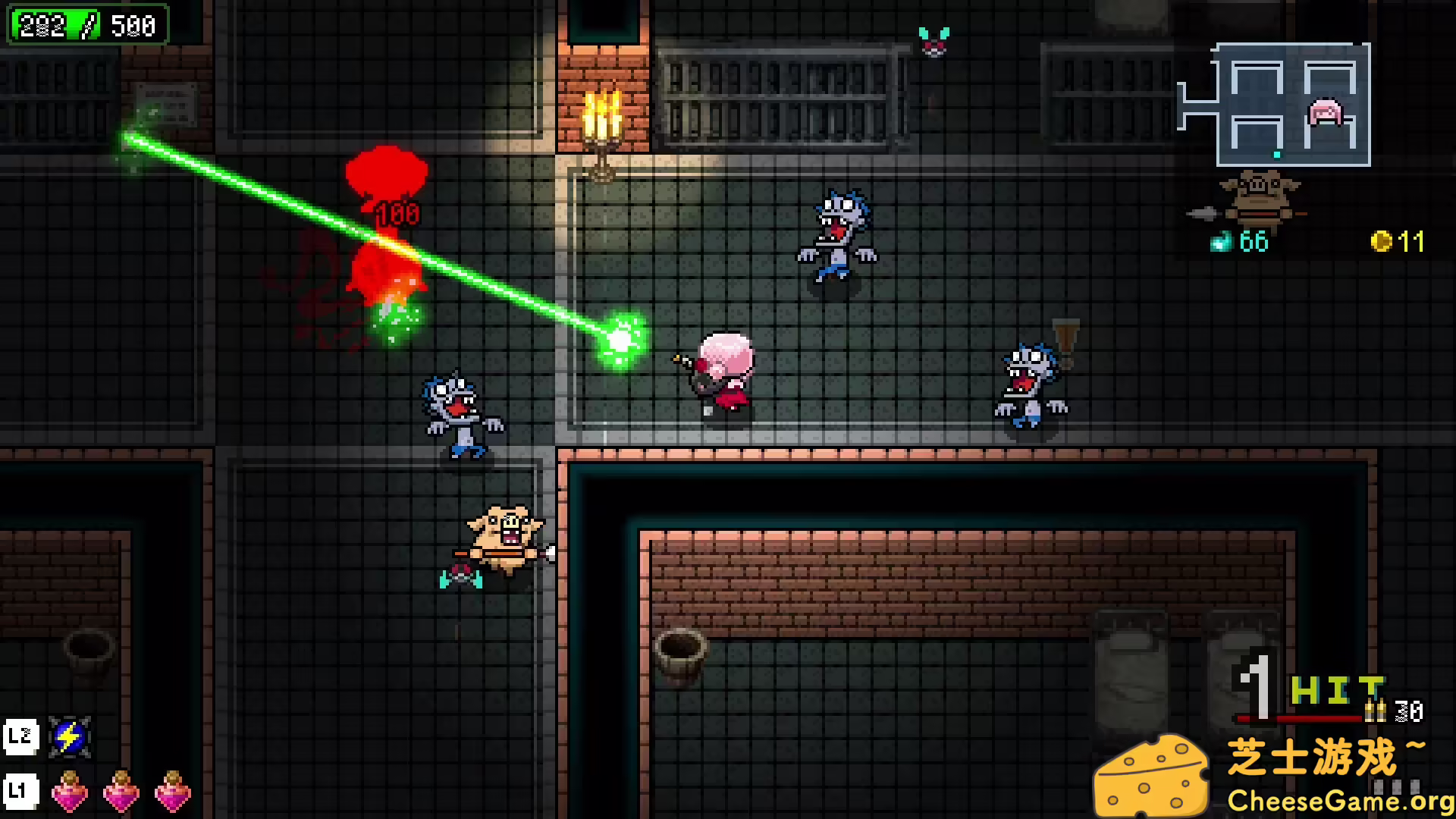Screen dimensions: 1456x819
Task: Toggle the L1 keybind button
Action: click(x=21, y=790)
